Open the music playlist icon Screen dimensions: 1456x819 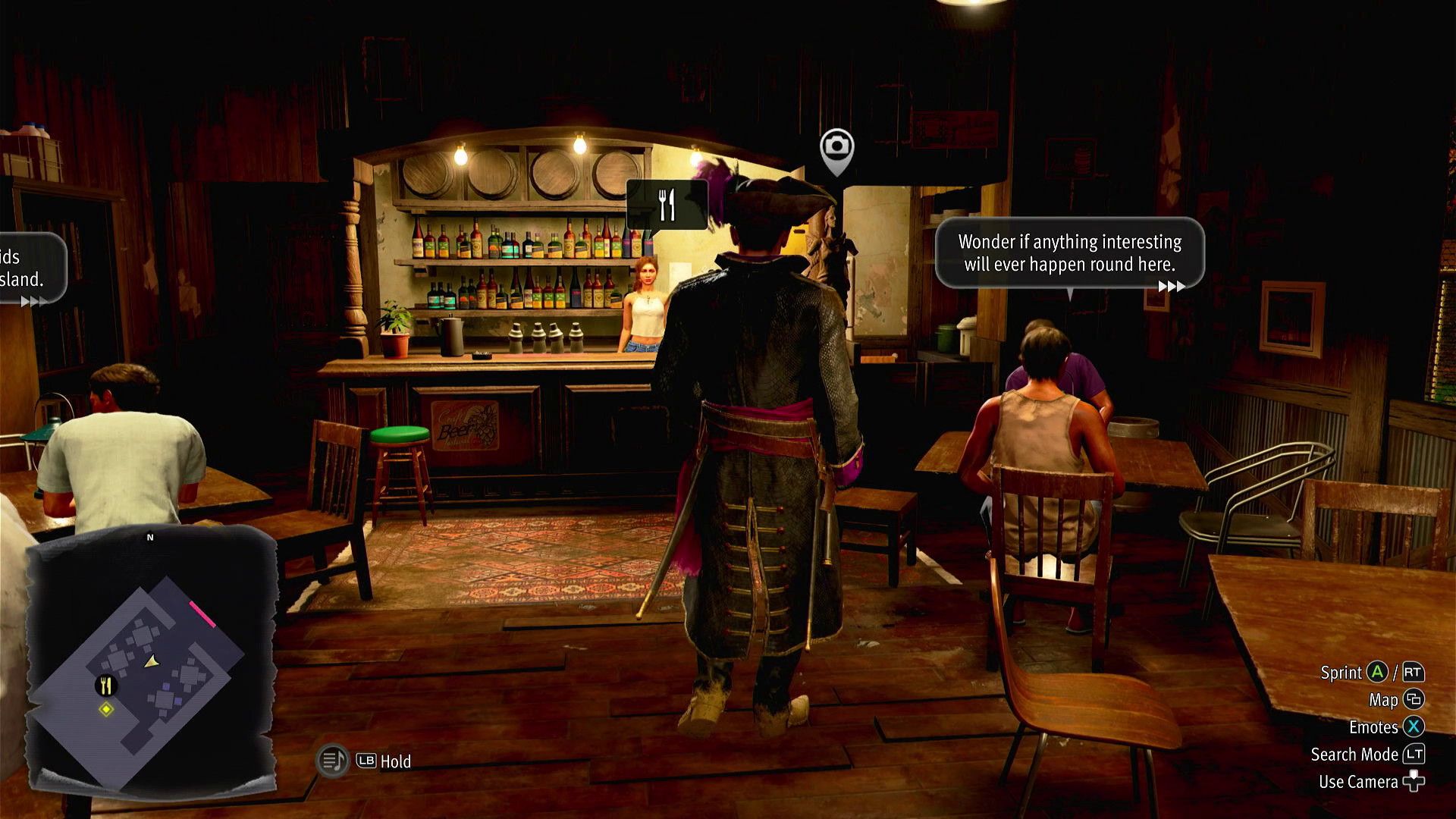332,761
